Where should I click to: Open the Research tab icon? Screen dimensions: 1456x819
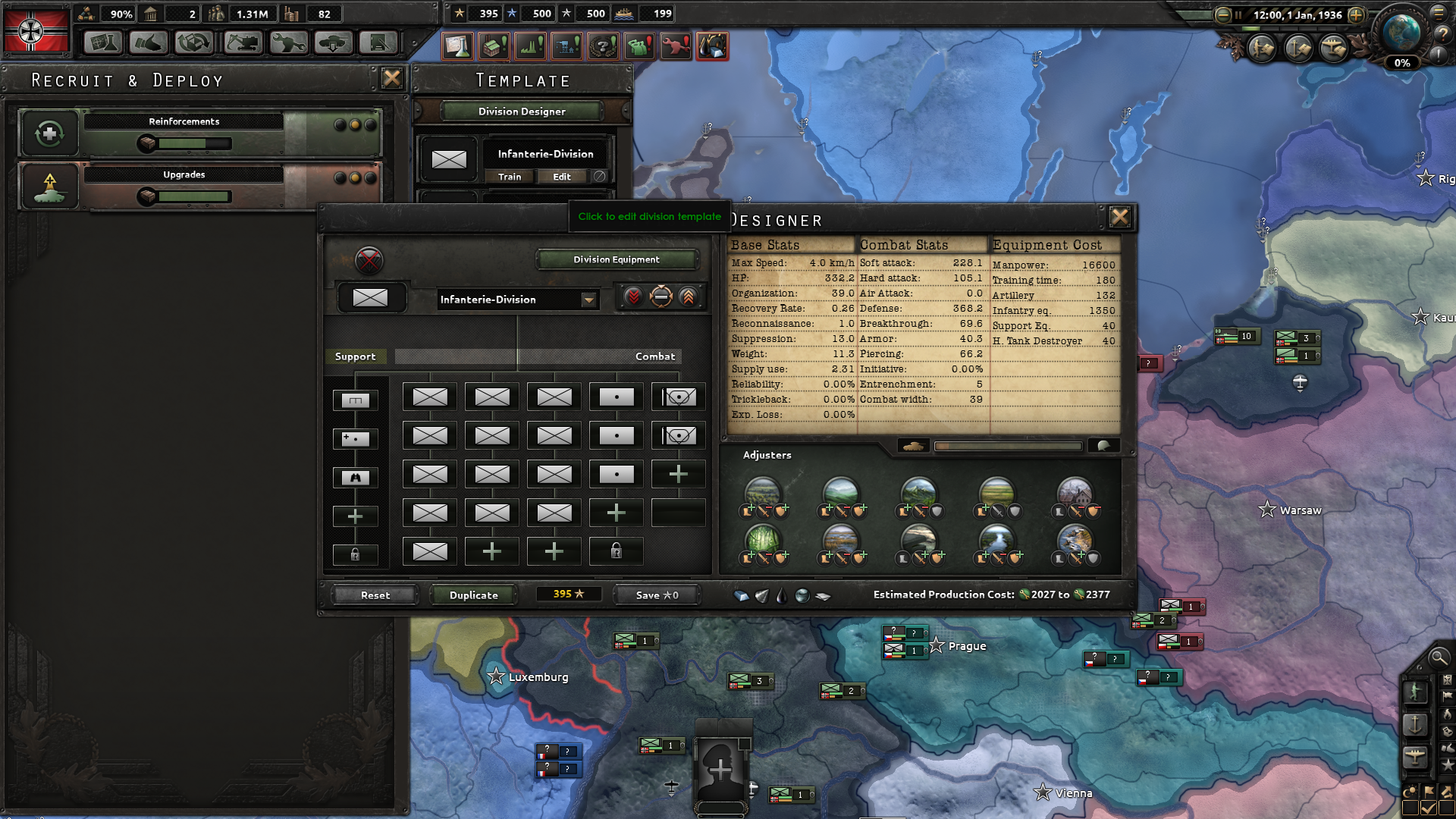click(102, 43)
